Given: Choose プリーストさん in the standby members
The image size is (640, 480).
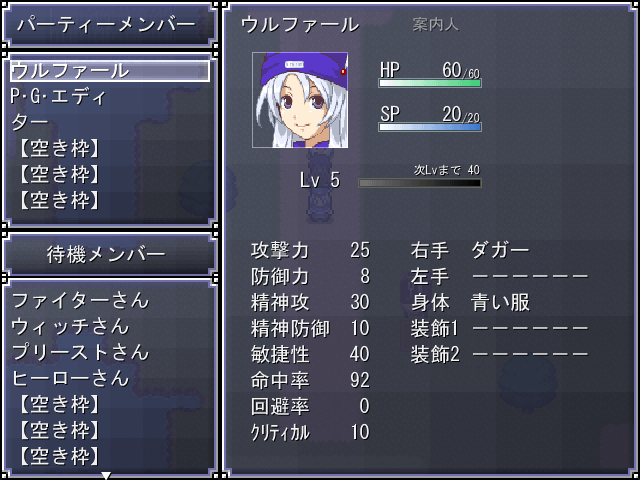Looking at the screenshot, I should coord(80,352).
